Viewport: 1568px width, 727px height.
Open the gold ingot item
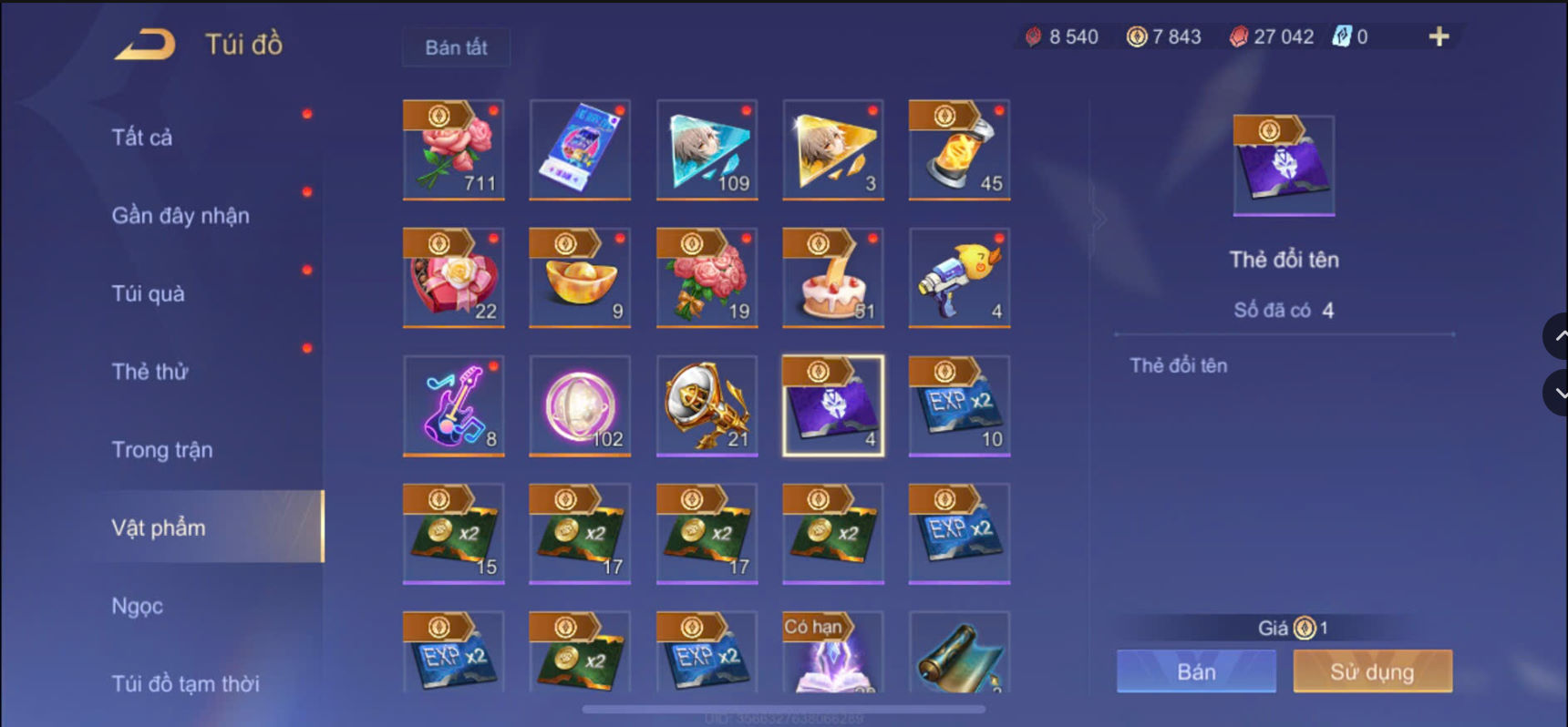(581, 278)
